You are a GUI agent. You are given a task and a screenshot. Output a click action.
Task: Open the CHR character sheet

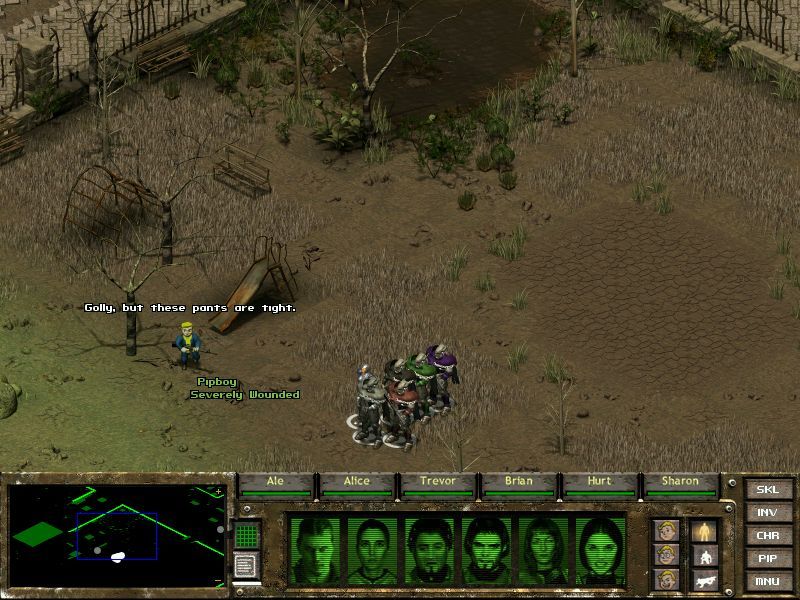click(x=767, y=536)
